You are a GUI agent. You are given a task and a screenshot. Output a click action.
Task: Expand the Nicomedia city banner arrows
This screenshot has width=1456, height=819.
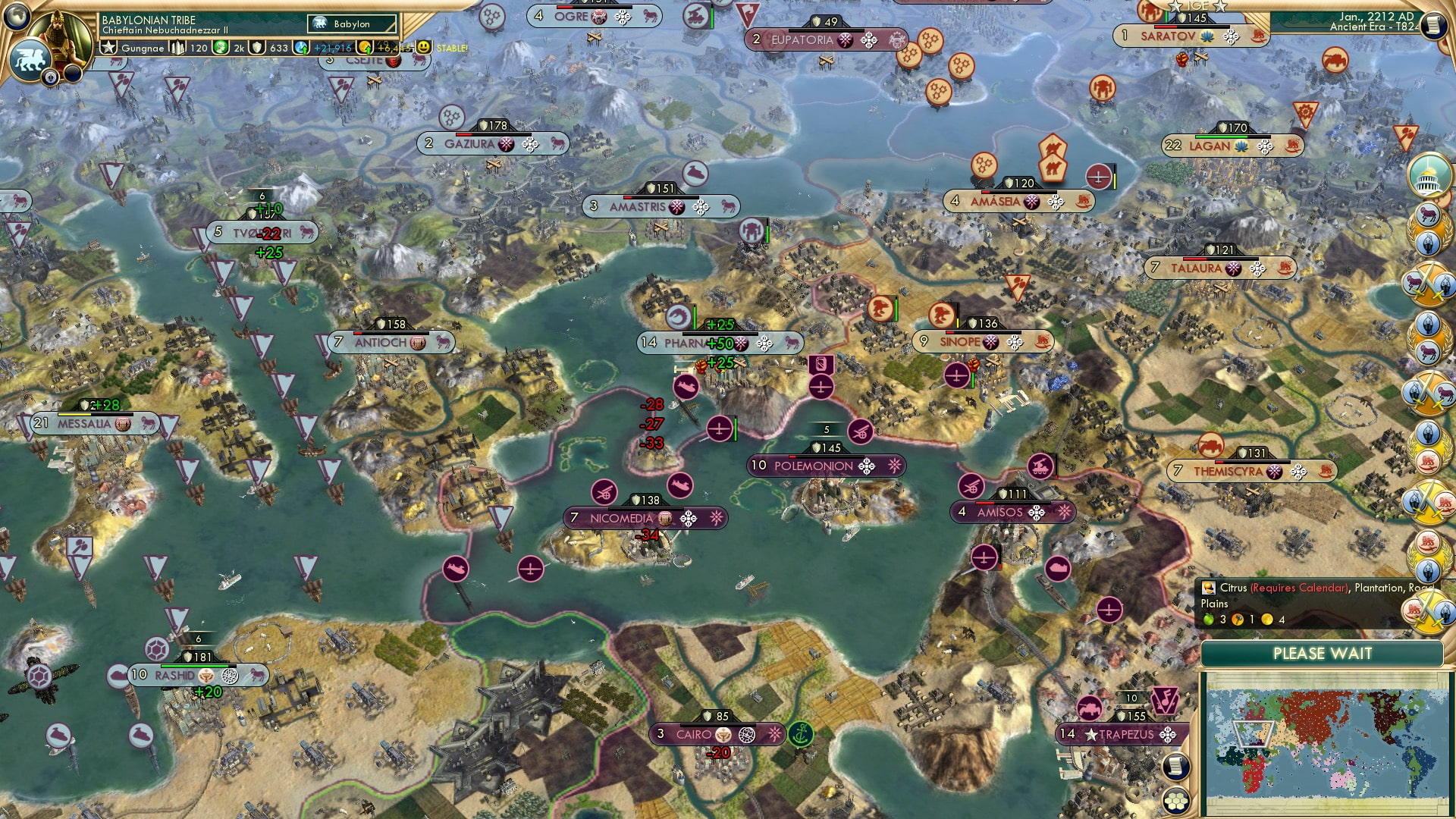tap(689, 518)
